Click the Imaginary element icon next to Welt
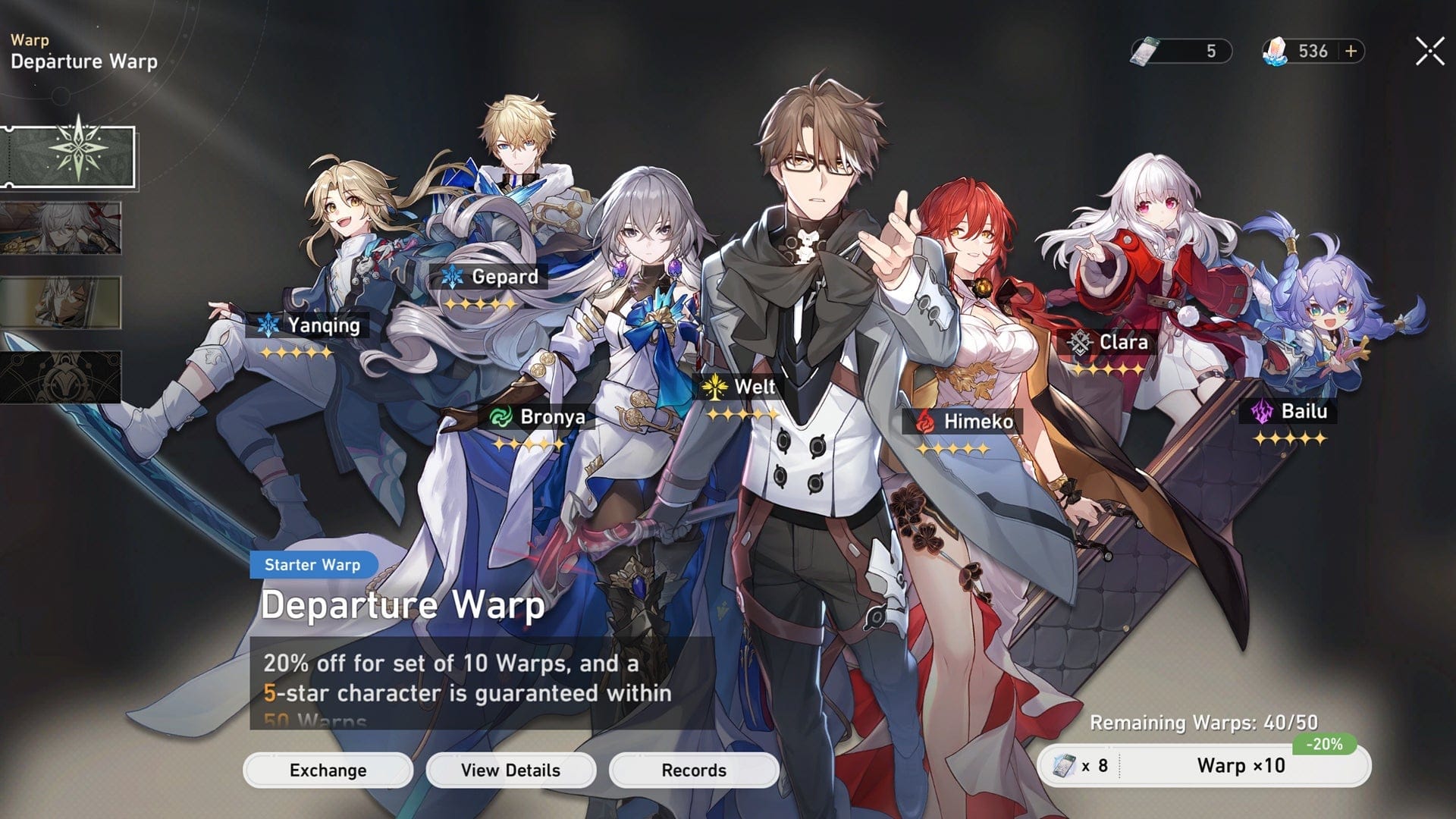 click(714, 387)
